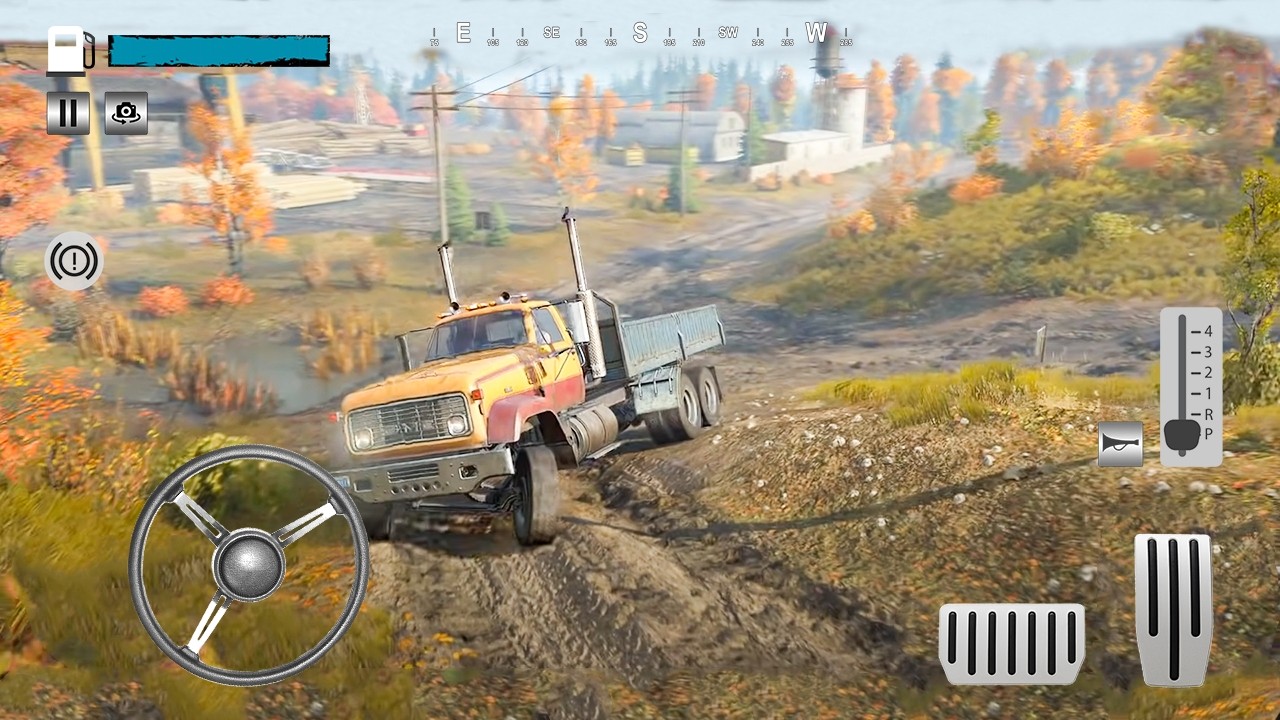Honk the truck horn button

point(1120,444)
